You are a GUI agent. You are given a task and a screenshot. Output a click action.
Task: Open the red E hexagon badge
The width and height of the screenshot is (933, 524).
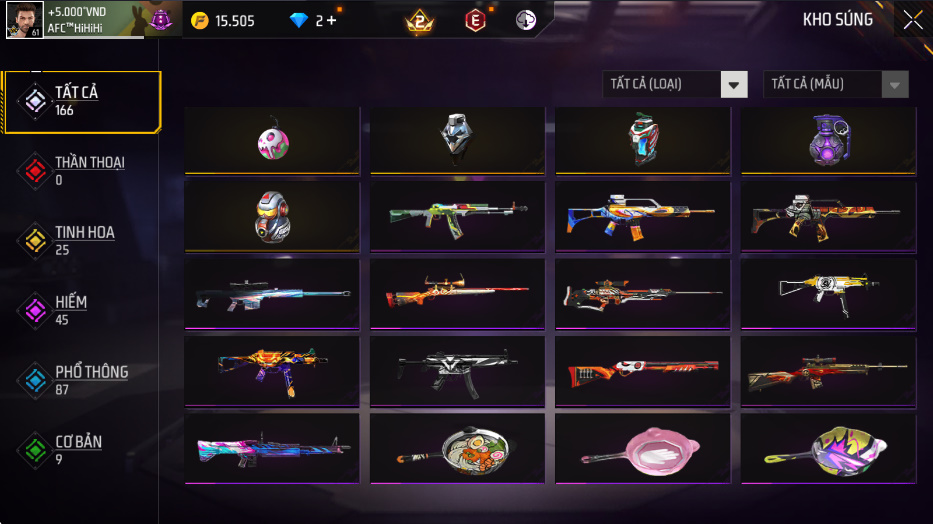(x=475, y=21)
